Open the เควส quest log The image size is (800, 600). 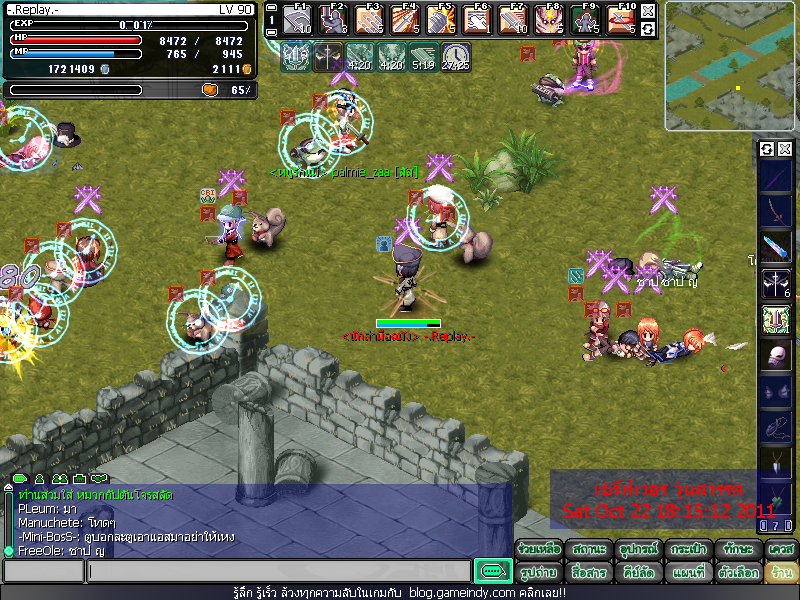(780, 550)
